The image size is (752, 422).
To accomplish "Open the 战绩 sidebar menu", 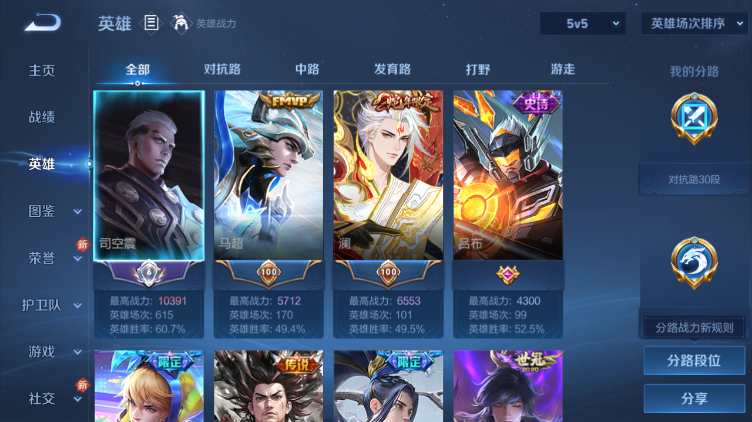I will coord(42,117).
